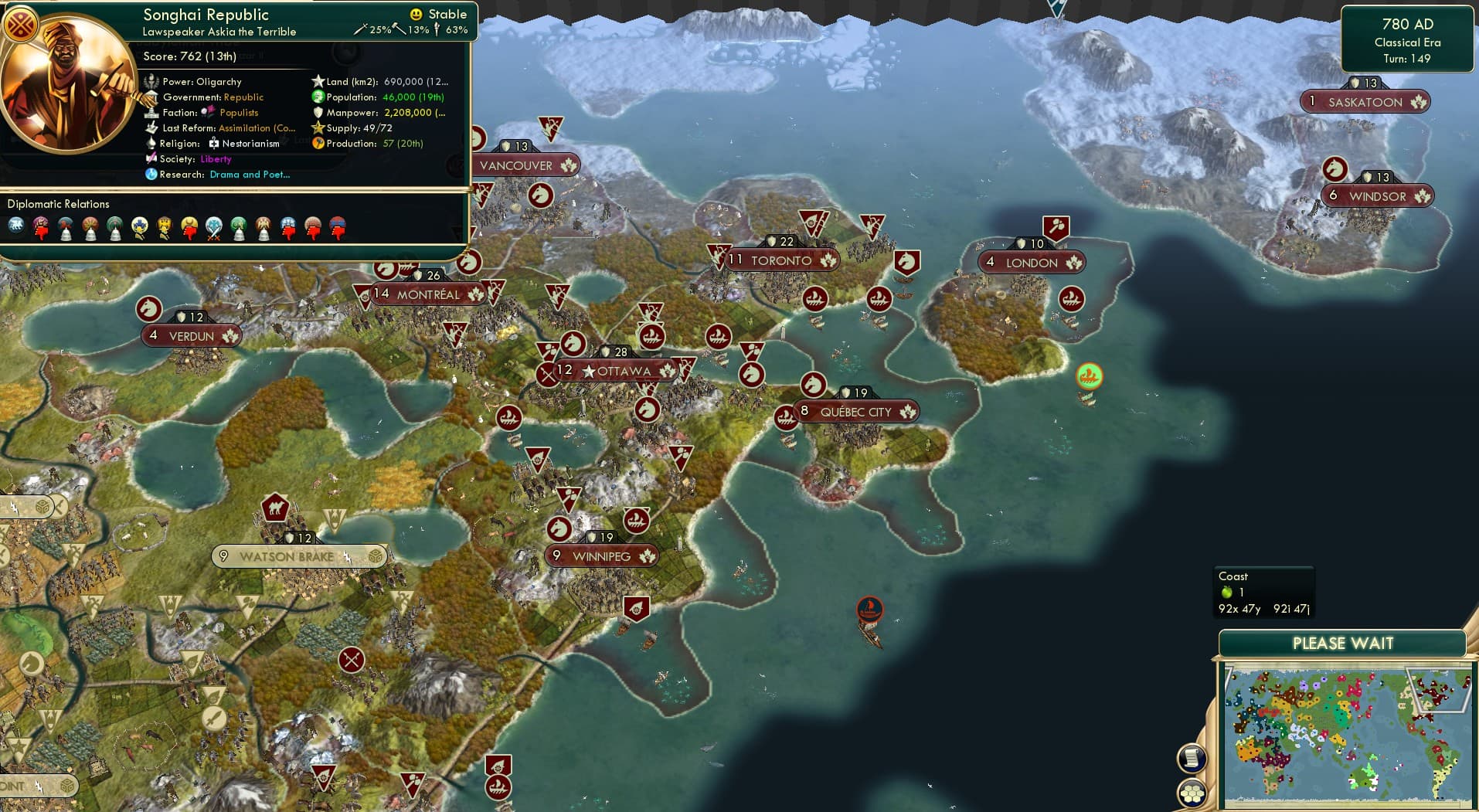Screen dimensions: 1479x812
Task: Click the camel caravan marker above Watson Brake
Action: click(x=276, y=508)
